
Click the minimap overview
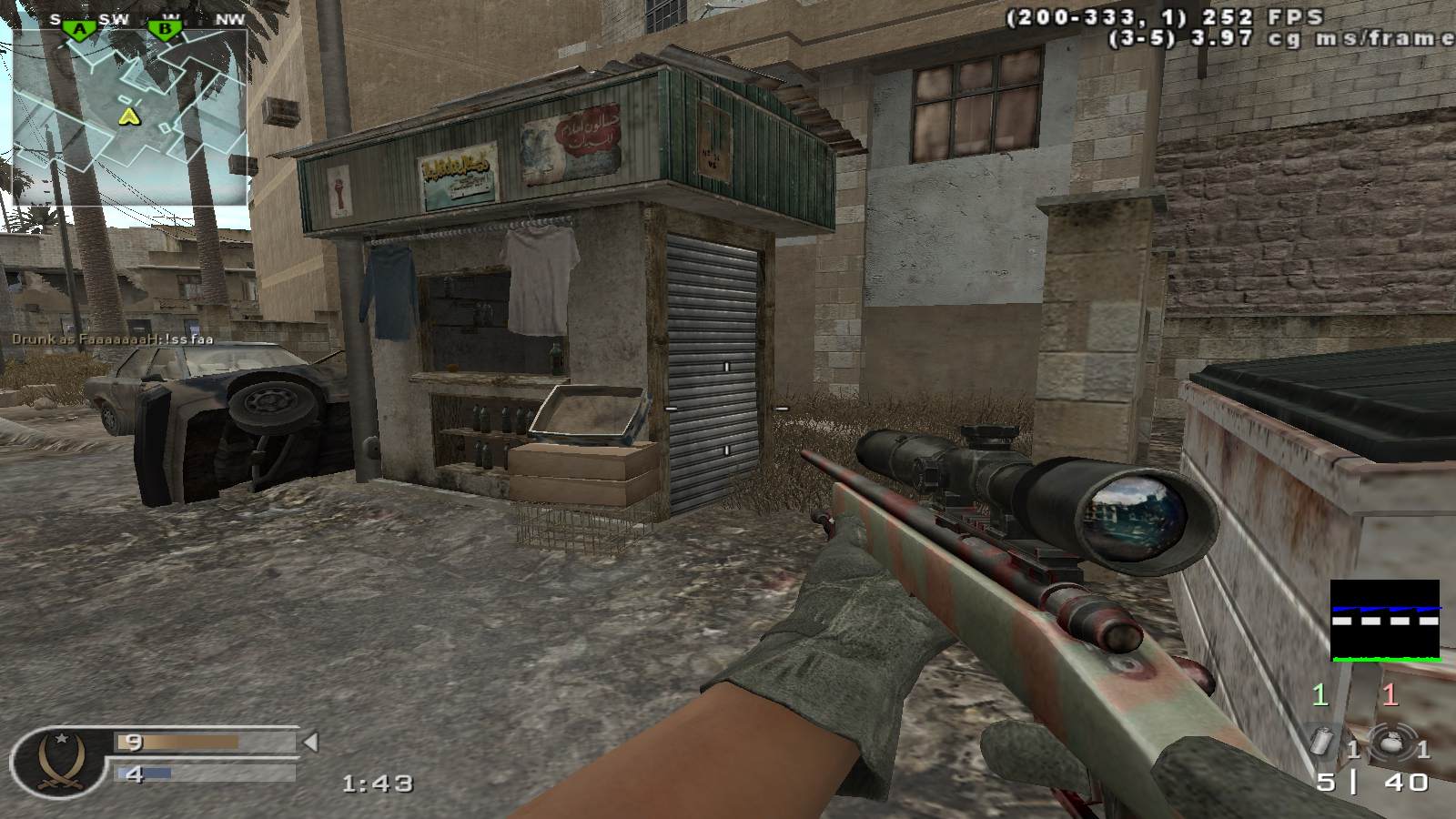130,118
